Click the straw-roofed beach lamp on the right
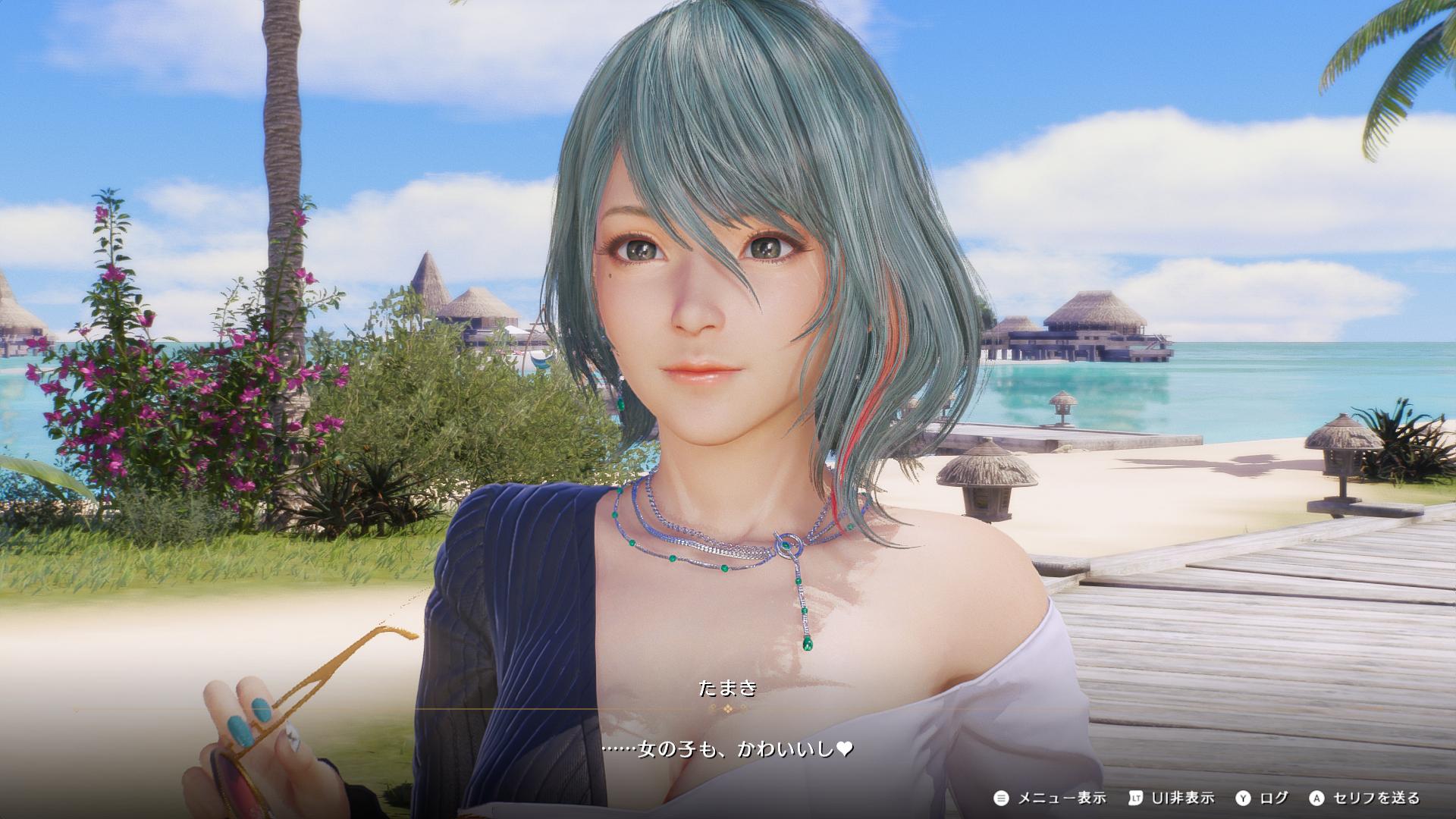1456x819 pixels. pyautogui.click(x=986, y=478)
